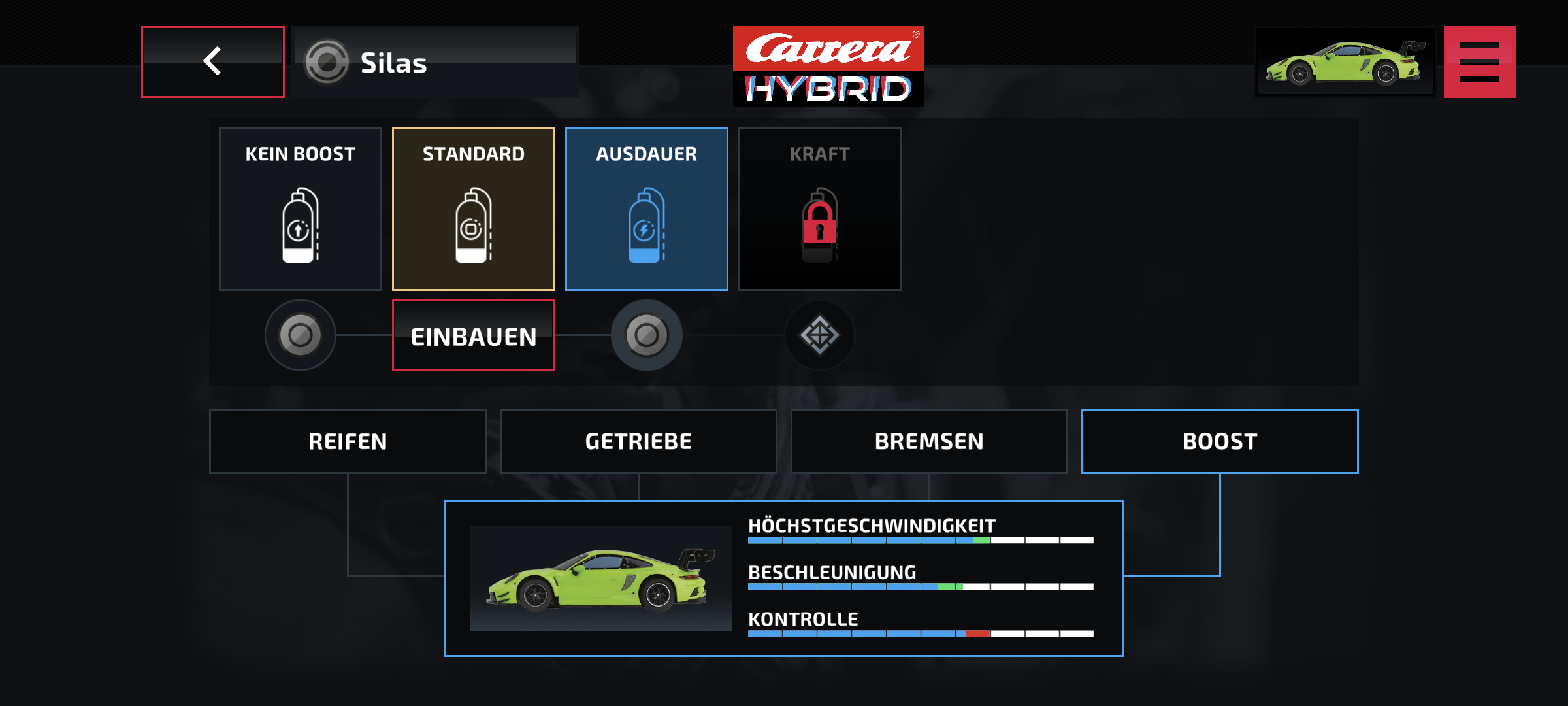Select the Kein Boost option
Image resolution: width=1568 pixels, height=706 pixels.
[x=301, y=209]
